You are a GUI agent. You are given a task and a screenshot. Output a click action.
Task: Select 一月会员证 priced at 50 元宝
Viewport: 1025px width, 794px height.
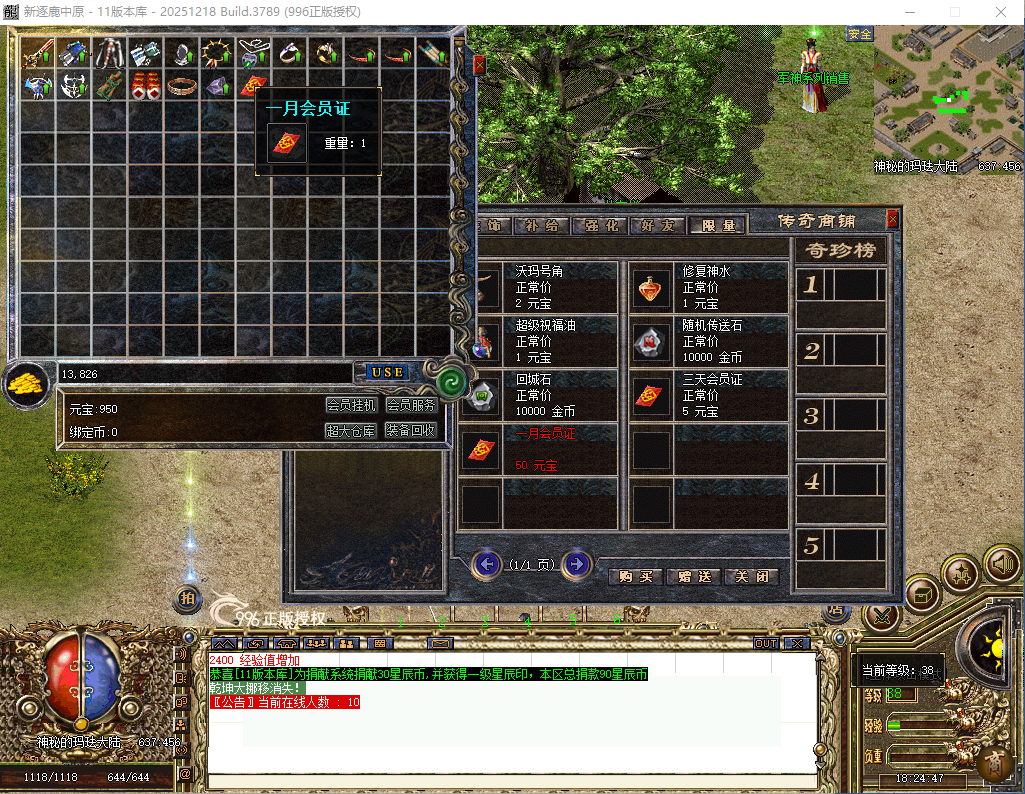click(x=540, y=450)
